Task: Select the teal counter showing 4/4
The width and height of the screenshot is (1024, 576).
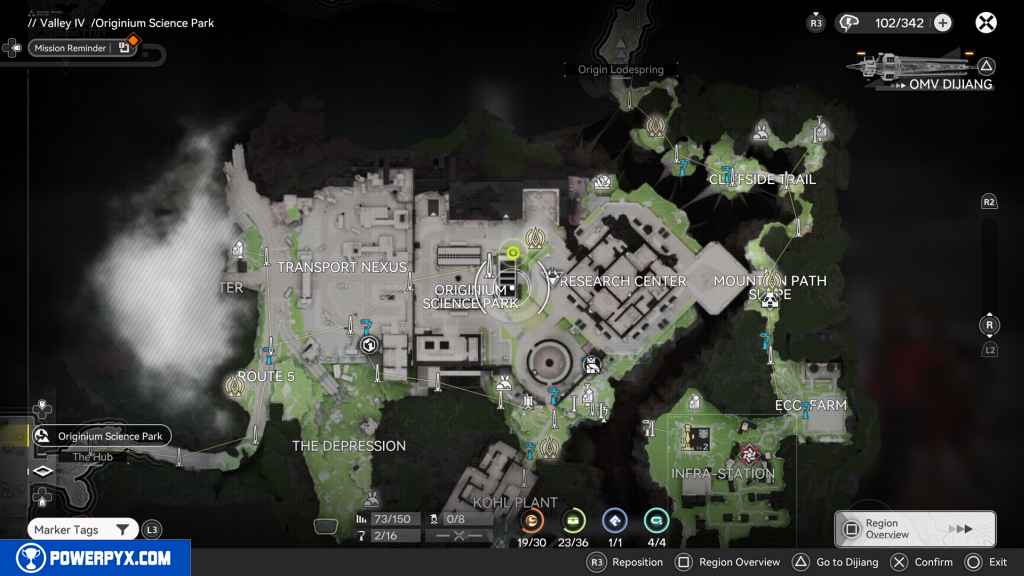Action: pos(656,520)
